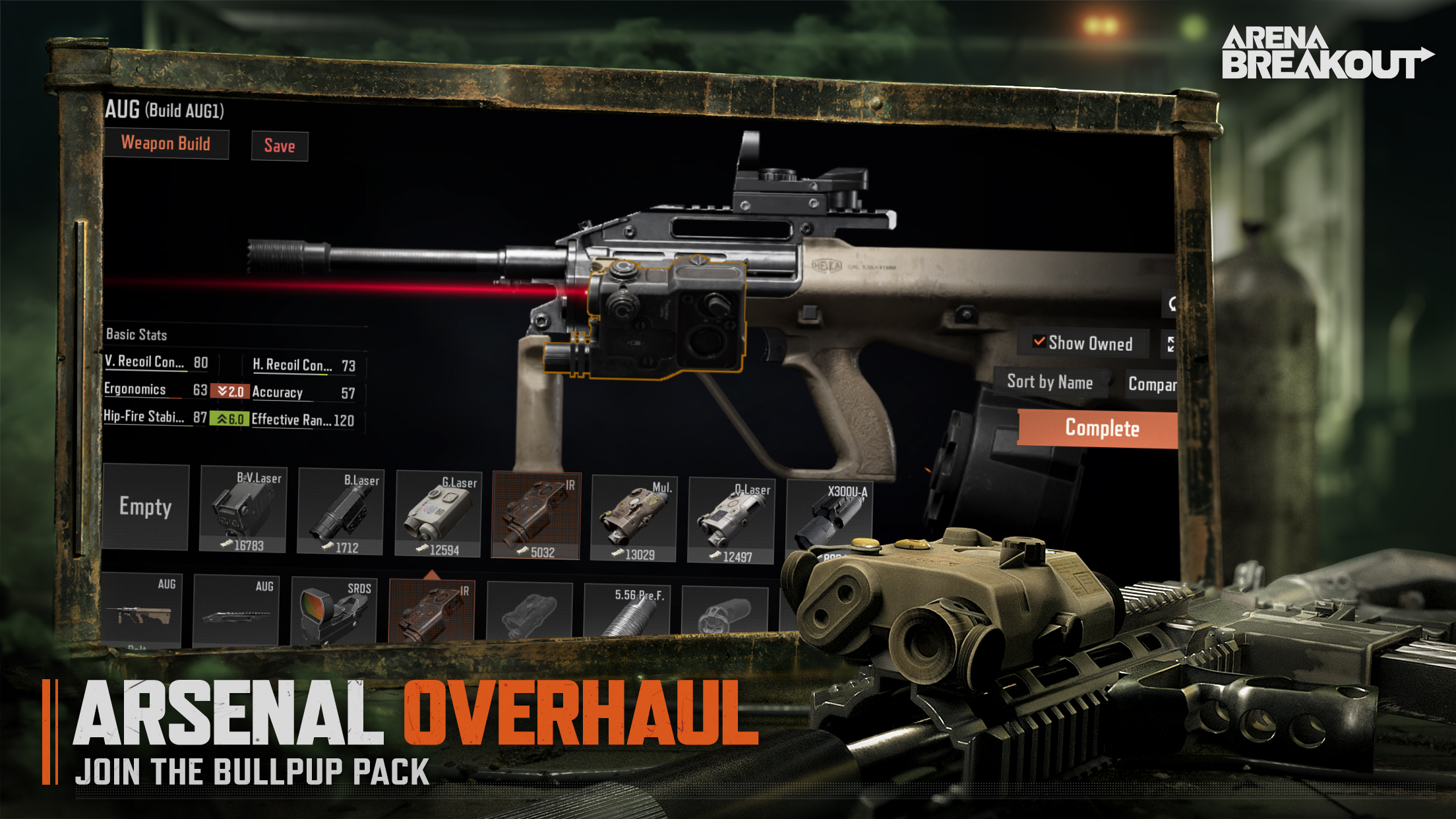Screen dimensions: 1456x819
Task: Toggle the Show Owned checkbox
Action: click(1039, 342)
